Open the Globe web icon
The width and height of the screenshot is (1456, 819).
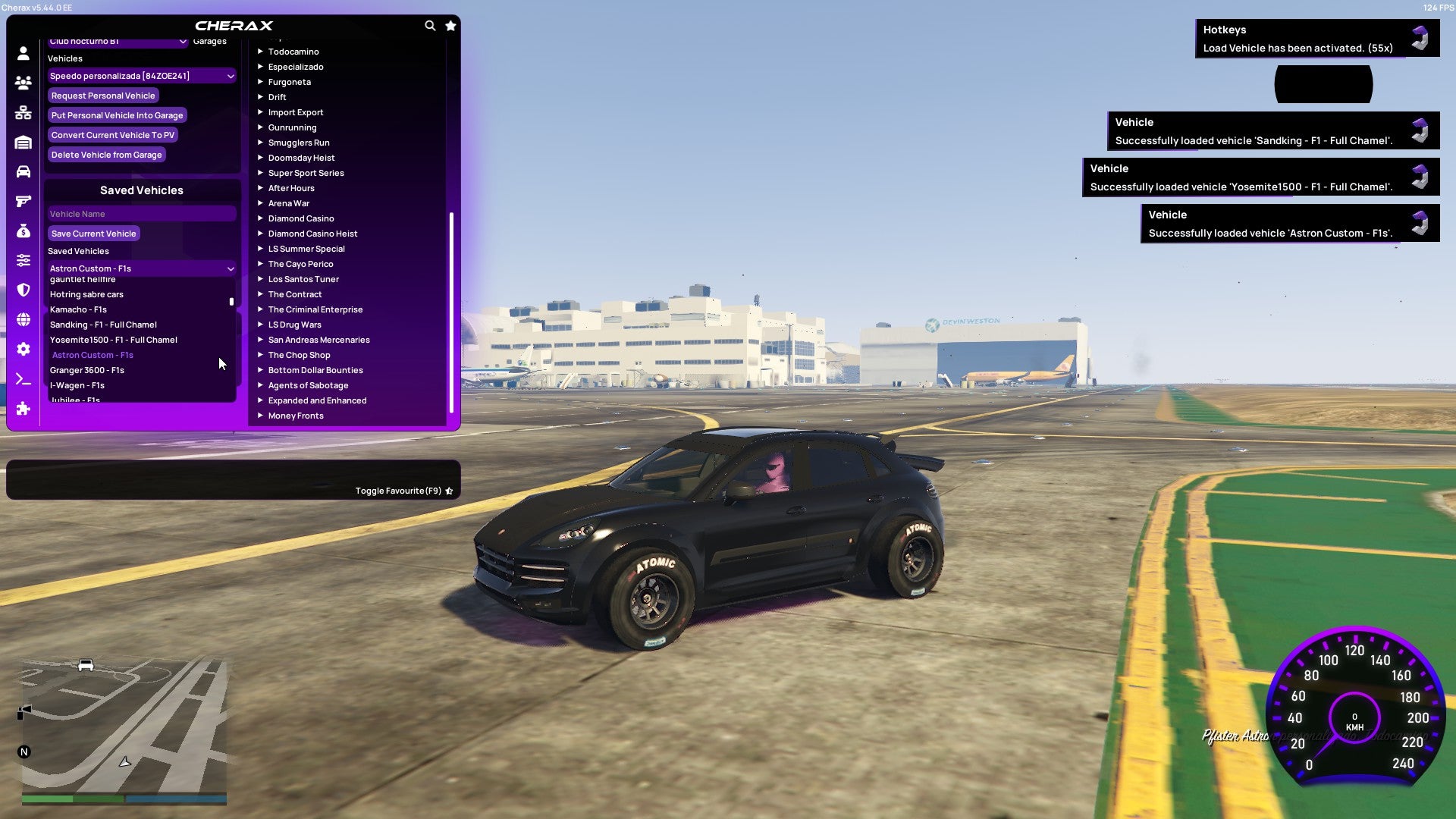[x=23, y=318]
